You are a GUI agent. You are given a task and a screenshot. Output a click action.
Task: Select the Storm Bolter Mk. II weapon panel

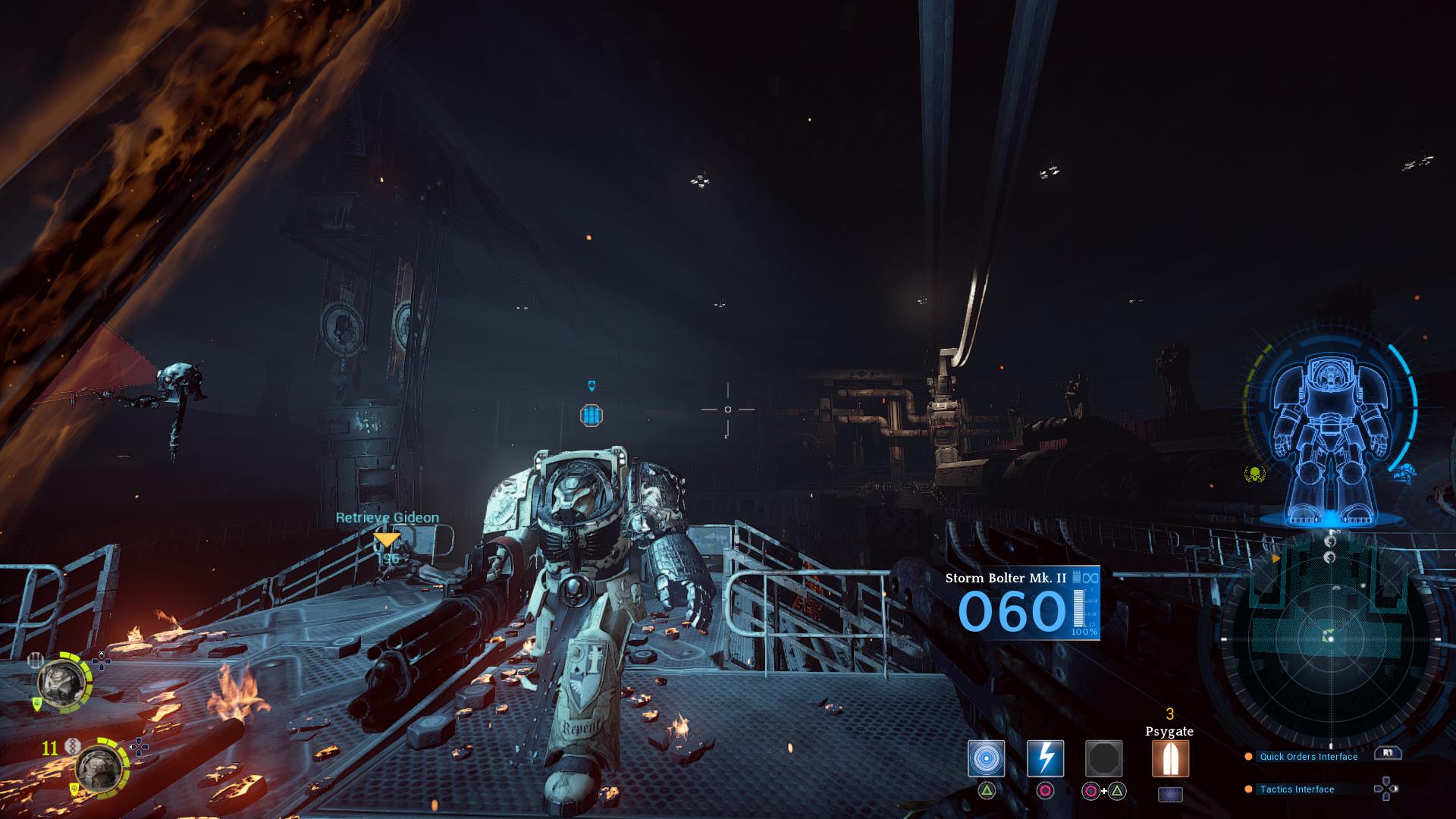coord(1021,604)
